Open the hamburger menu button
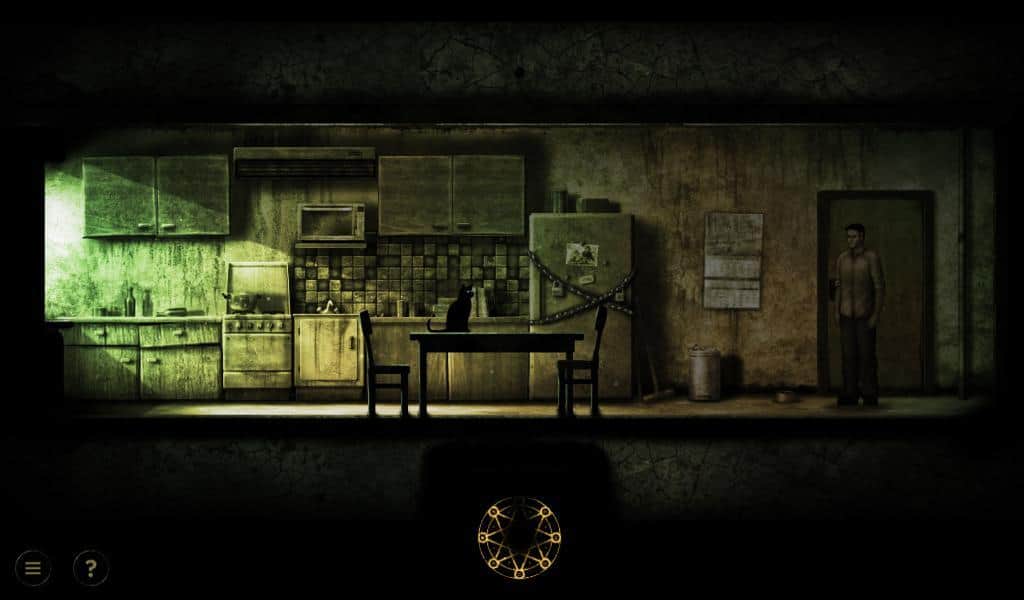This screenshot has width=1024, height=600. [x=33, y=569]
